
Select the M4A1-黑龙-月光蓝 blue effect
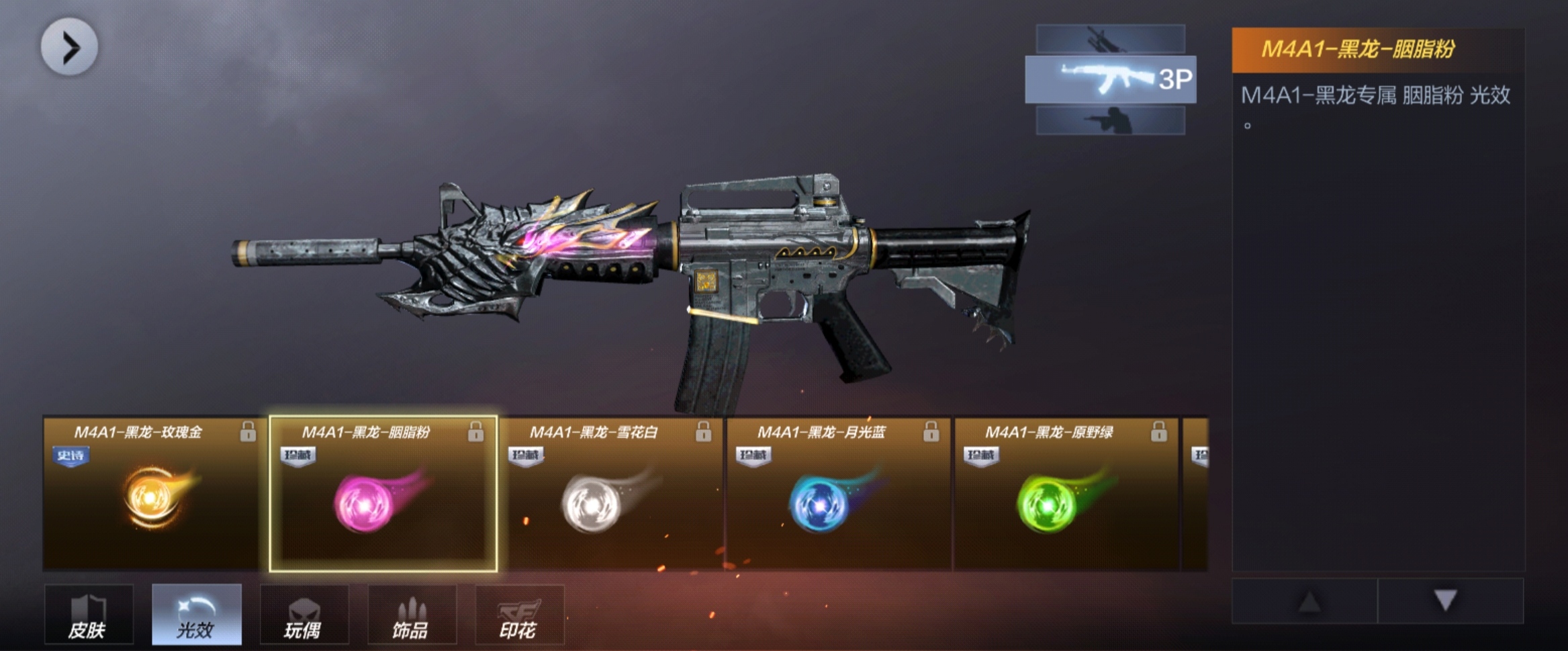838,494
